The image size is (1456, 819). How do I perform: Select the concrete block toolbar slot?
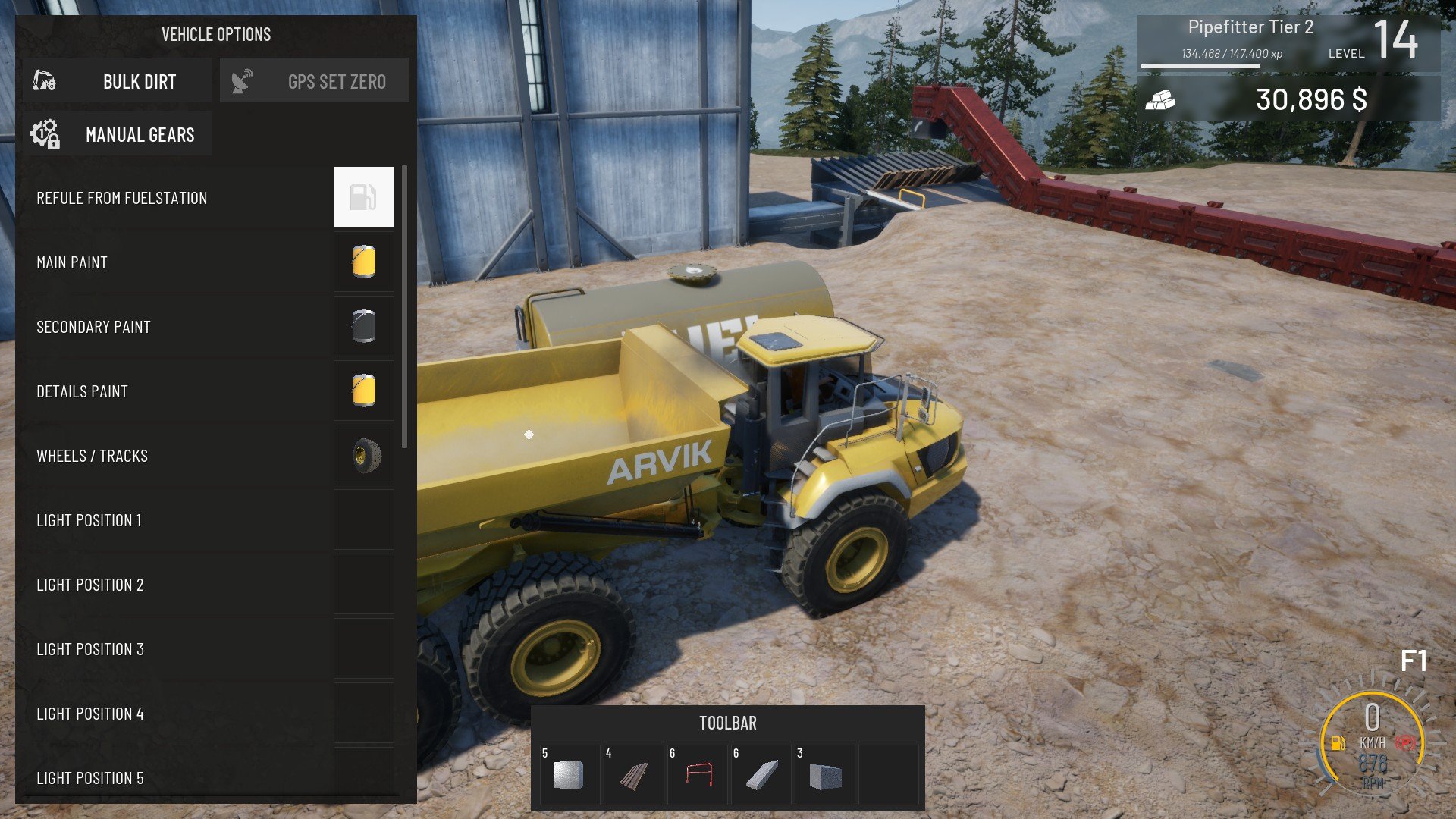(825, 775)
